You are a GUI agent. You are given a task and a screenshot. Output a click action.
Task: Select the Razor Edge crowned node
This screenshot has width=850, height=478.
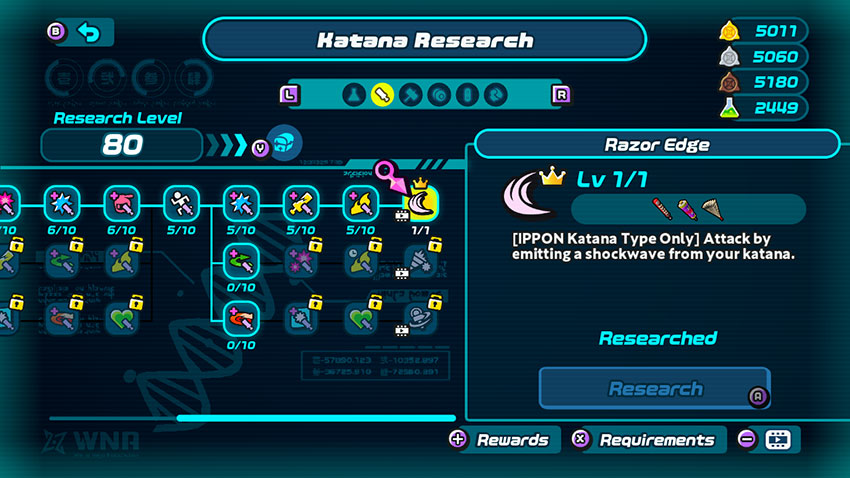(x=421, y=205)
